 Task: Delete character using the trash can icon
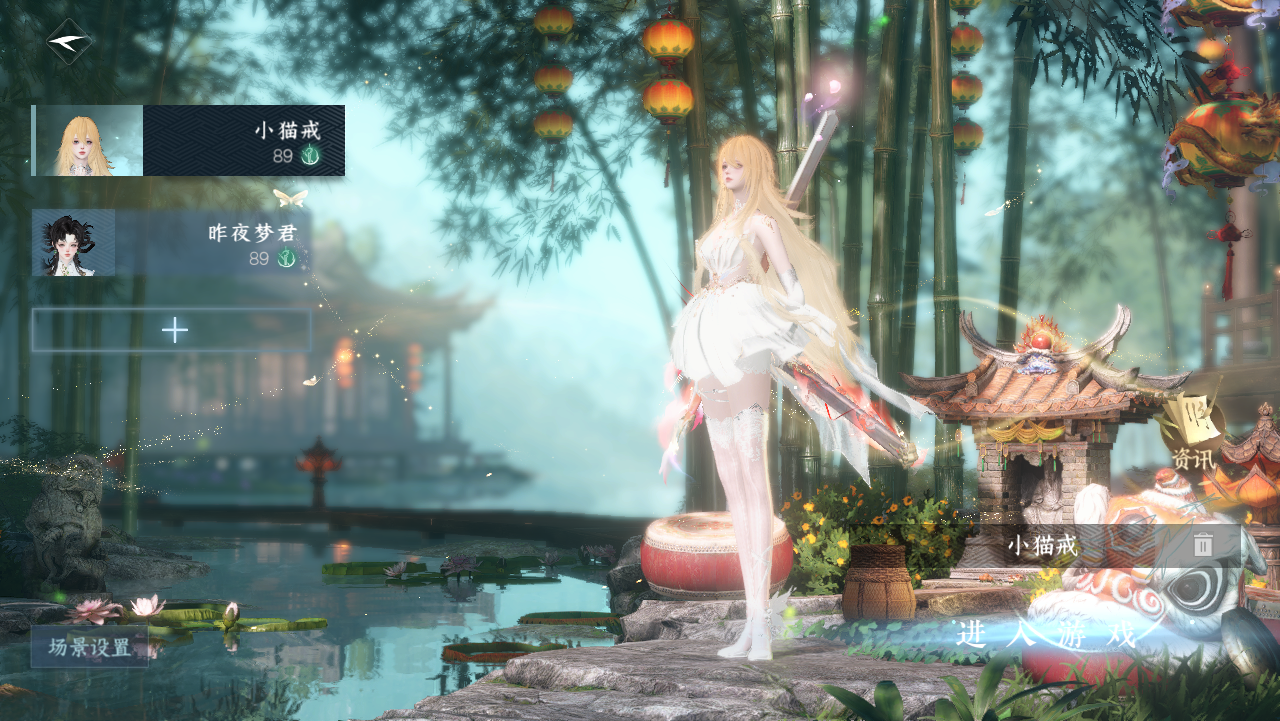(1203, 545)
